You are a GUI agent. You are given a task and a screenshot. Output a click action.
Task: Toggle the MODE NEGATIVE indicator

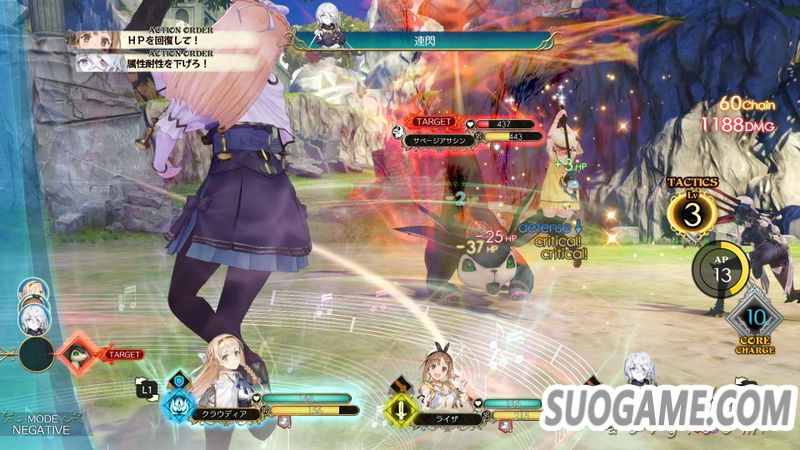tap(40, 423)
